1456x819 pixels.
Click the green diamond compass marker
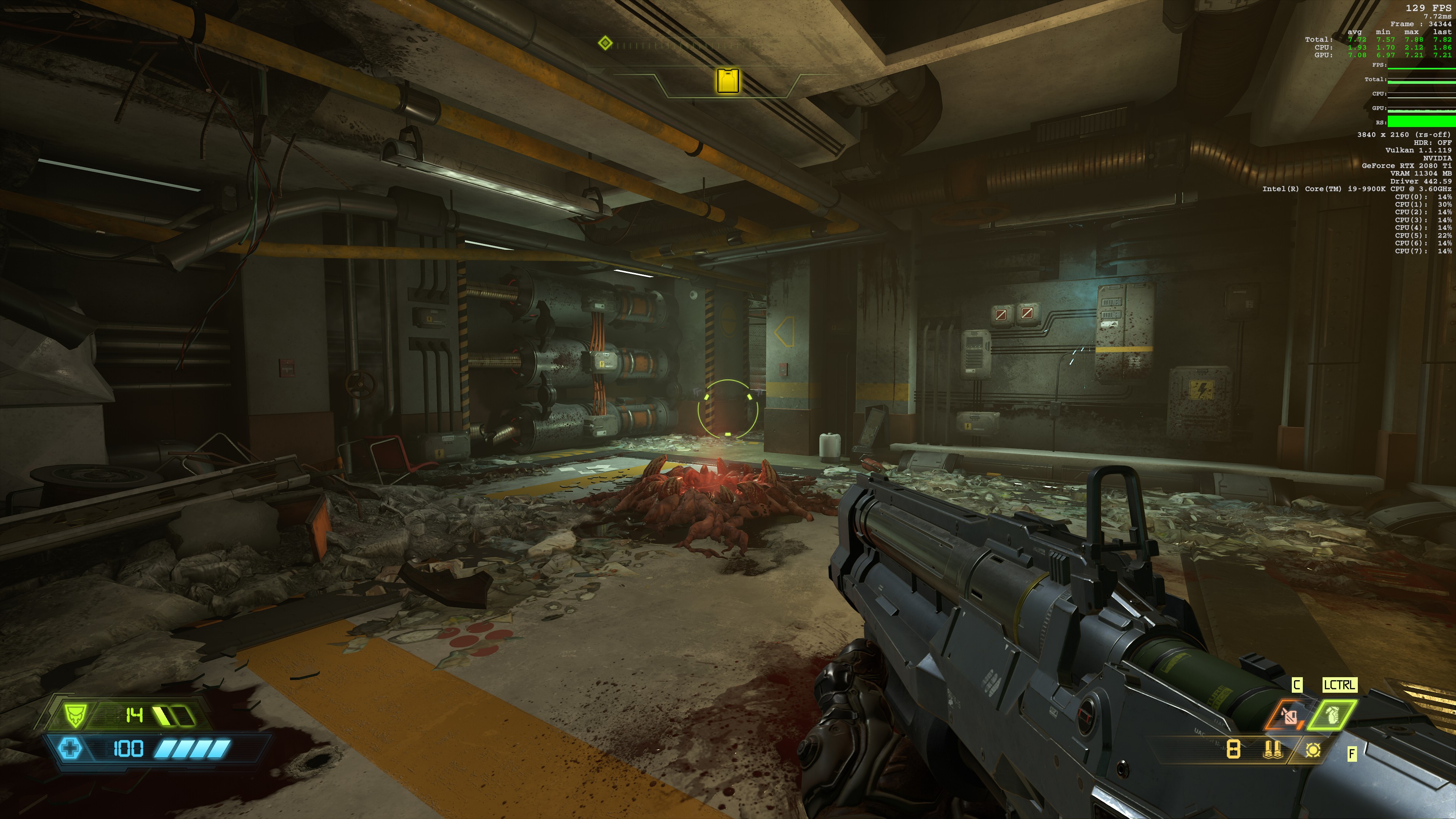605,43
